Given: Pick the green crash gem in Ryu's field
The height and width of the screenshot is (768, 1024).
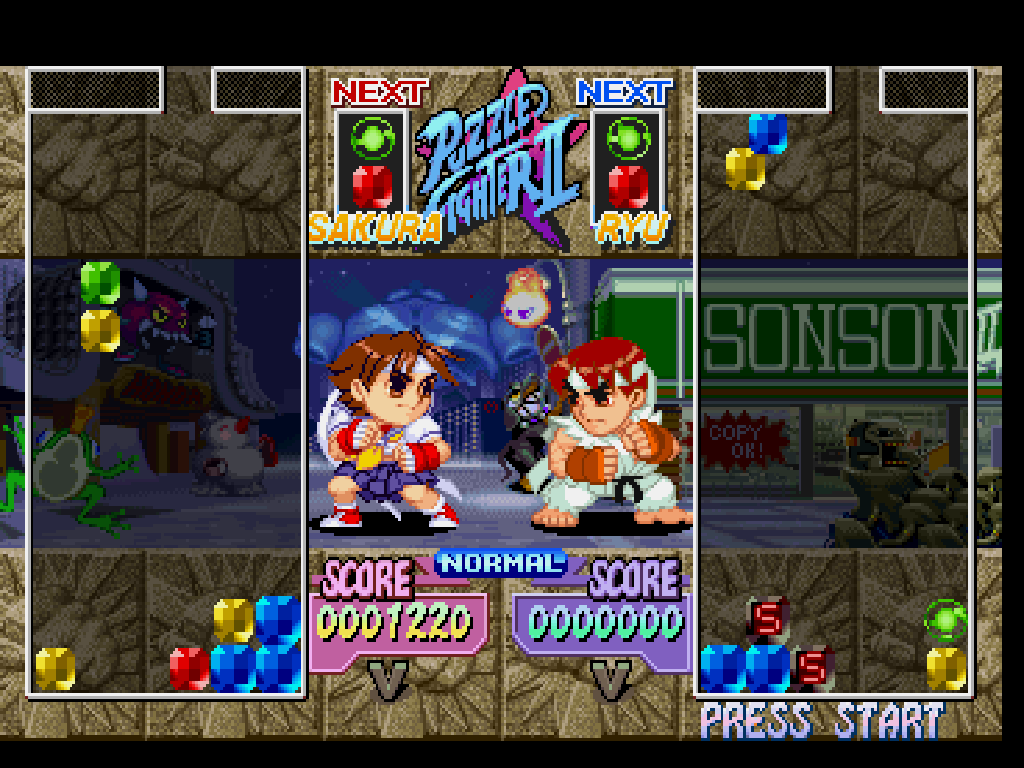Looking at the screenshot, I should 945,621.
